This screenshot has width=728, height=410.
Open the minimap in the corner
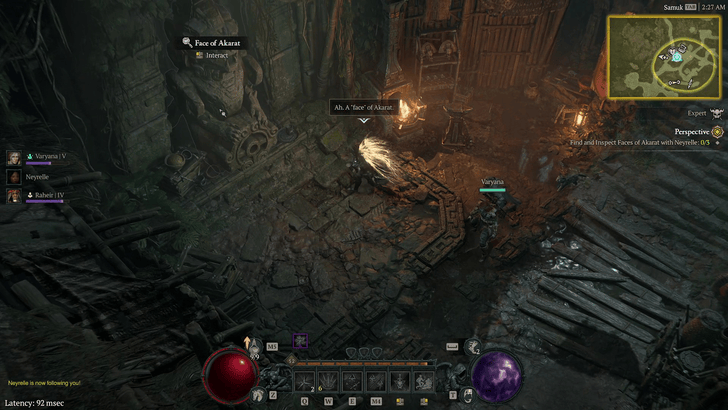pyautogui.click(x=661, y=57)
